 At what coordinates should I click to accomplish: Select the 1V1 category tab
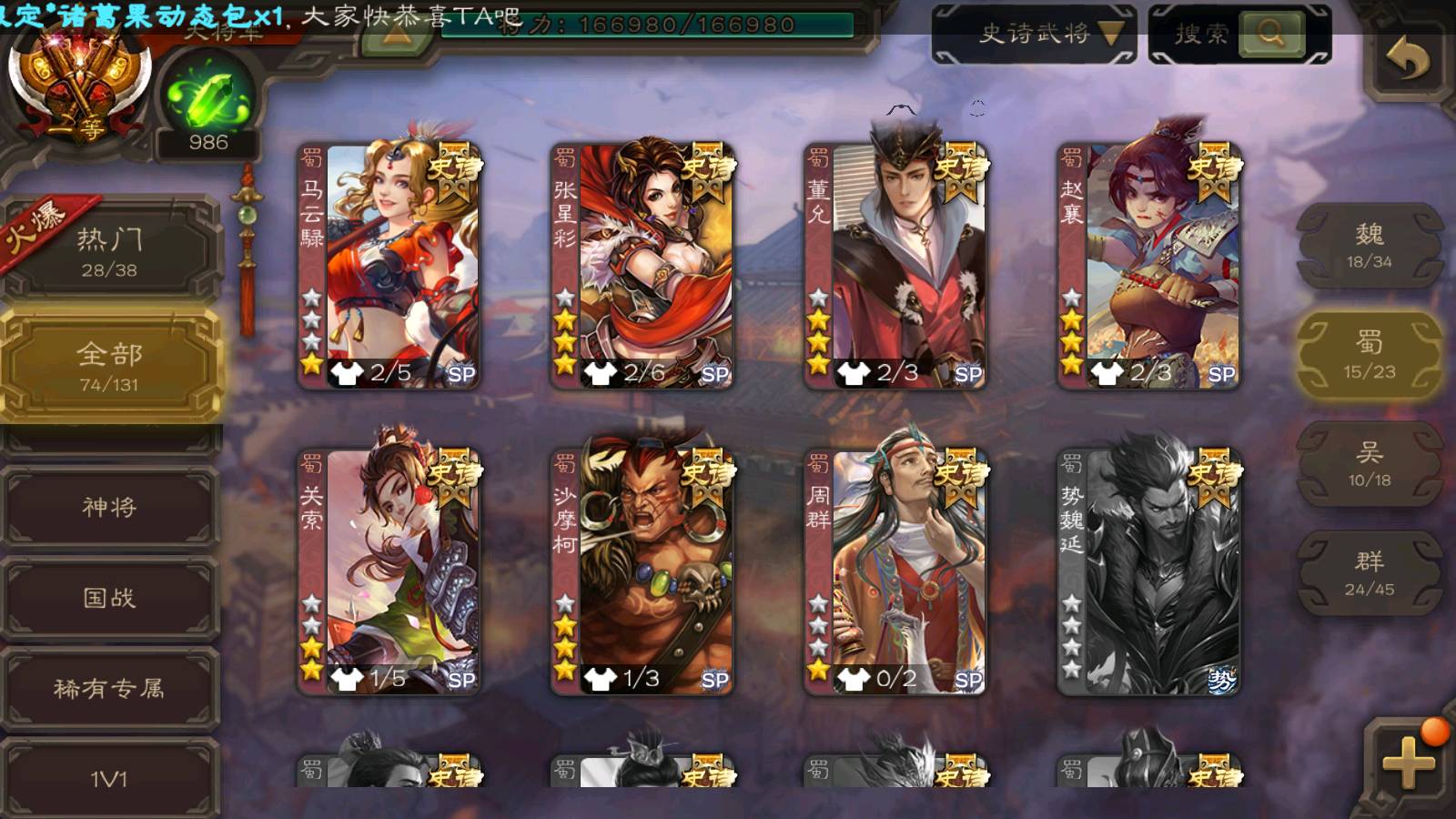(x=109, y=778)
